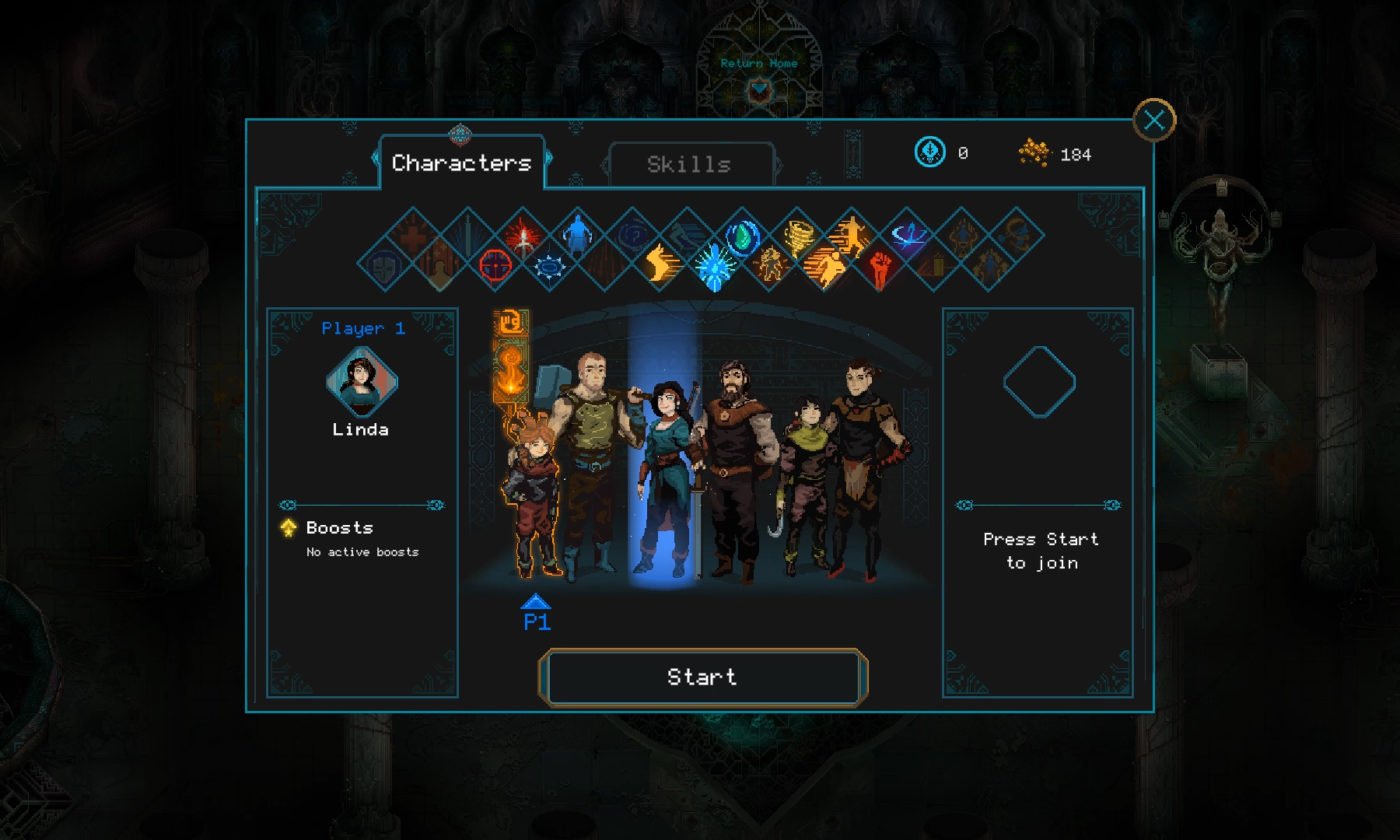Close the character selection window
The image size is (1400, 840).
[1154, 121]
